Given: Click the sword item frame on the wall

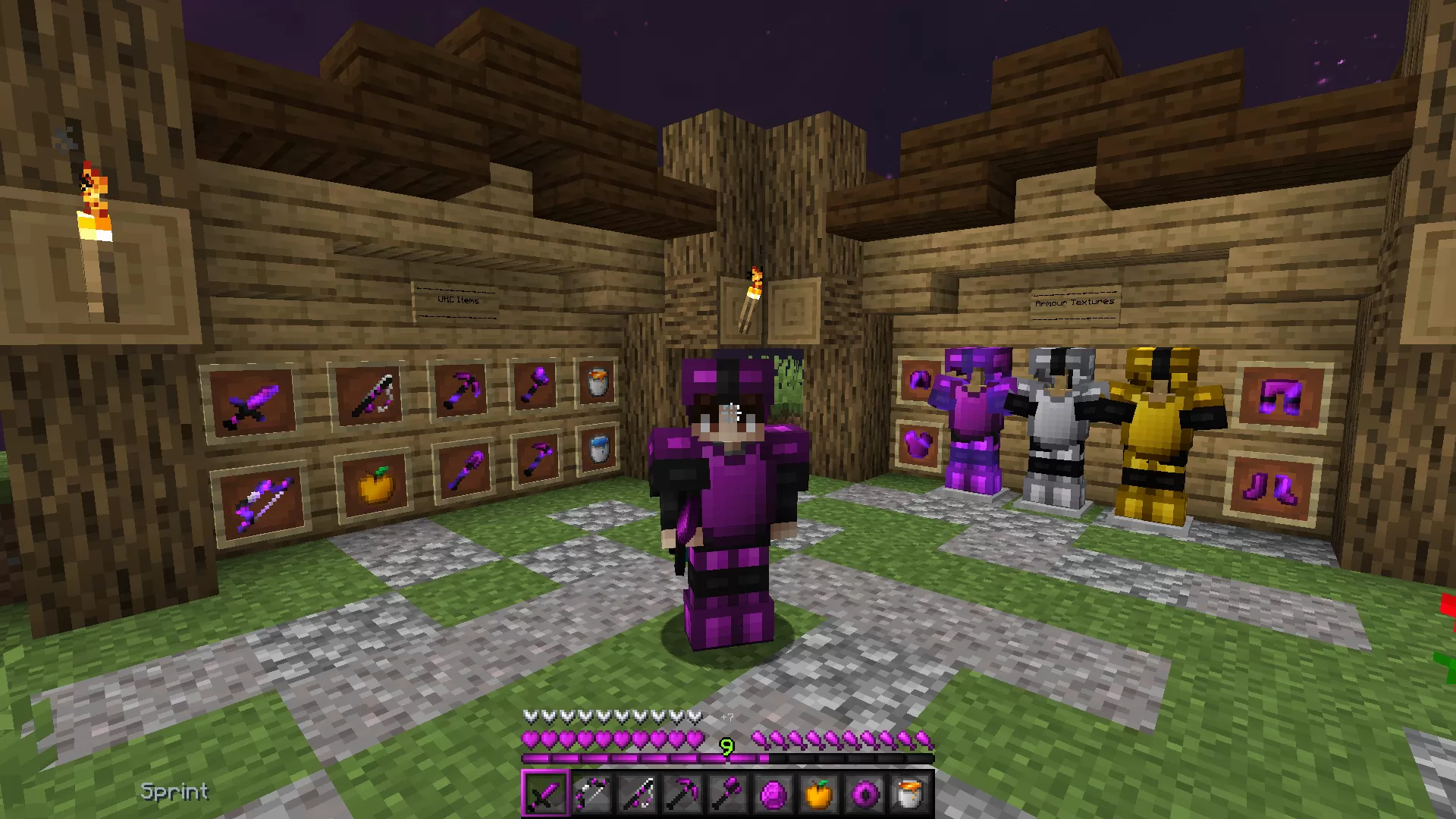Looking at the screenshot, I should tap(254, 402).
